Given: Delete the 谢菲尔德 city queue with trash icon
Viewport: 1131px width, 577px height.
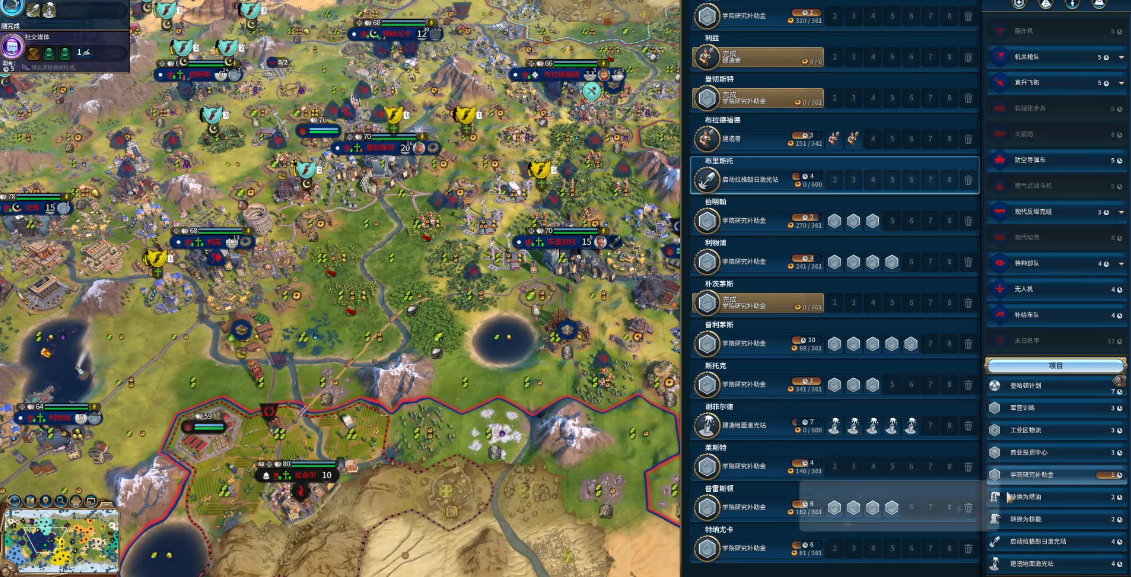Looking at the screenshot, I should (968, 425).
